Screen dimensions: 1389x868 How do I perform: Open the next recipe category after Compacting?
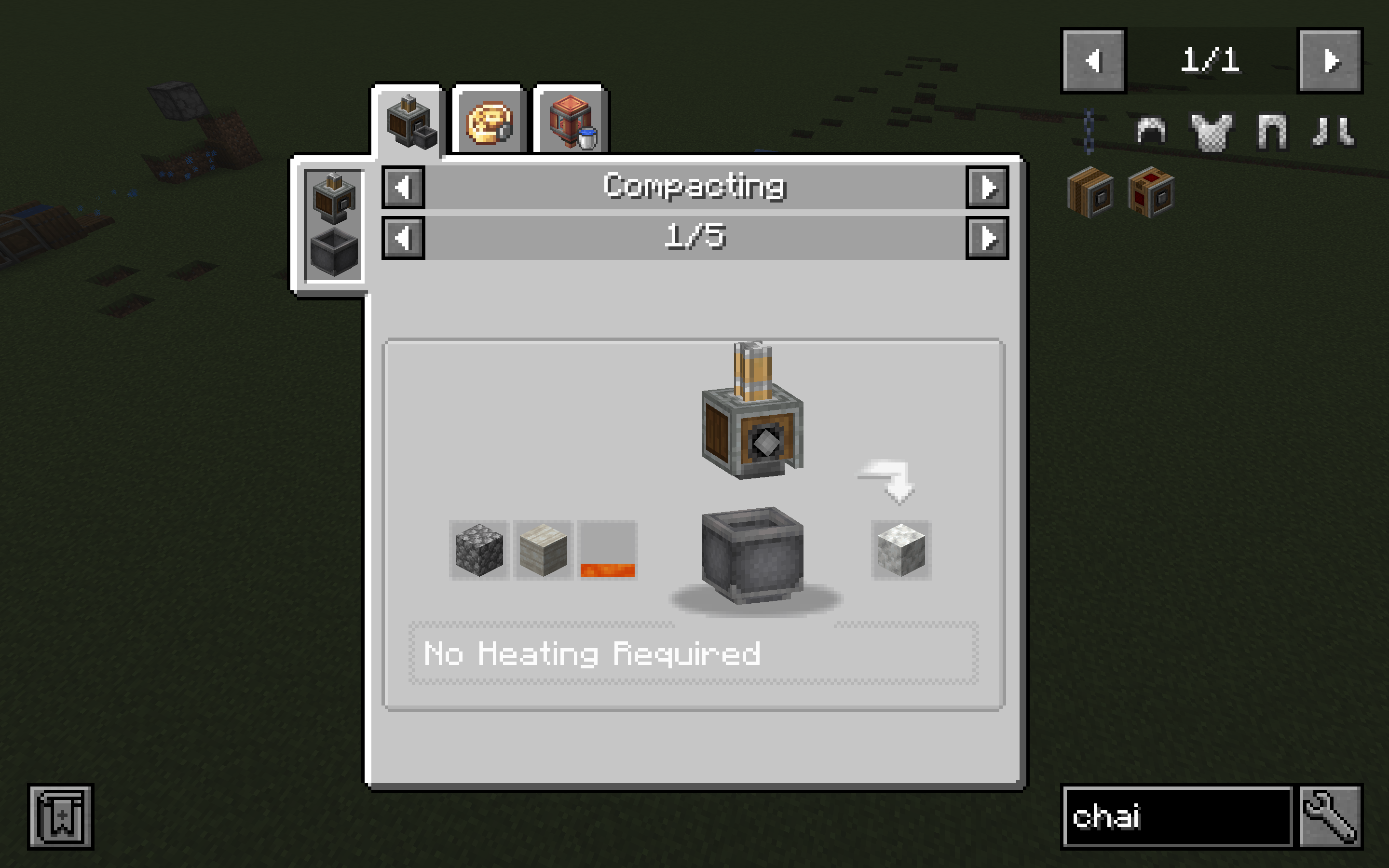click(x=987, y=187)
